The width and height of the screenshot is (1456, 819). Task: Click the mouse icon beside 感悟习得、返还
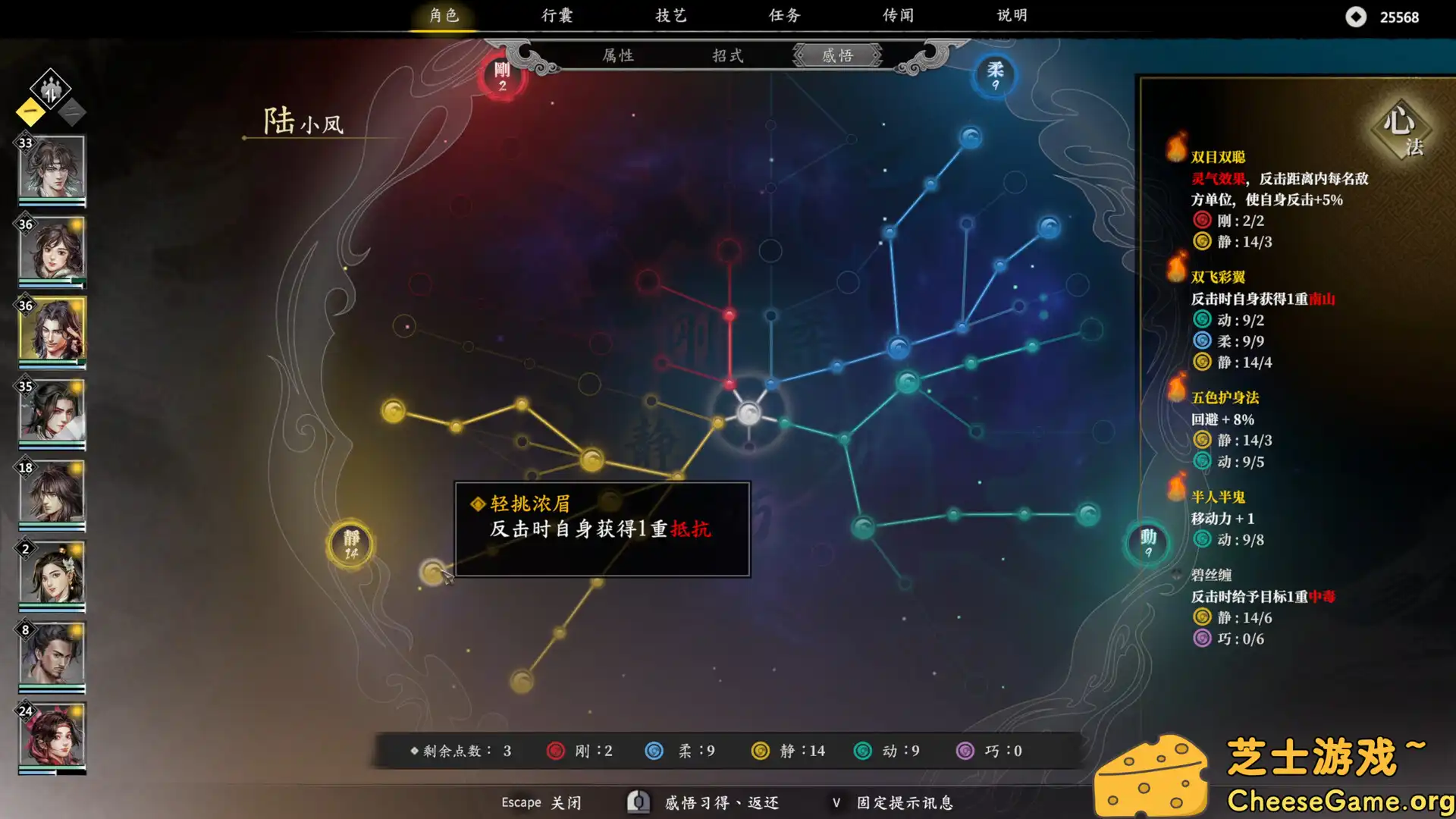[638, 802]
